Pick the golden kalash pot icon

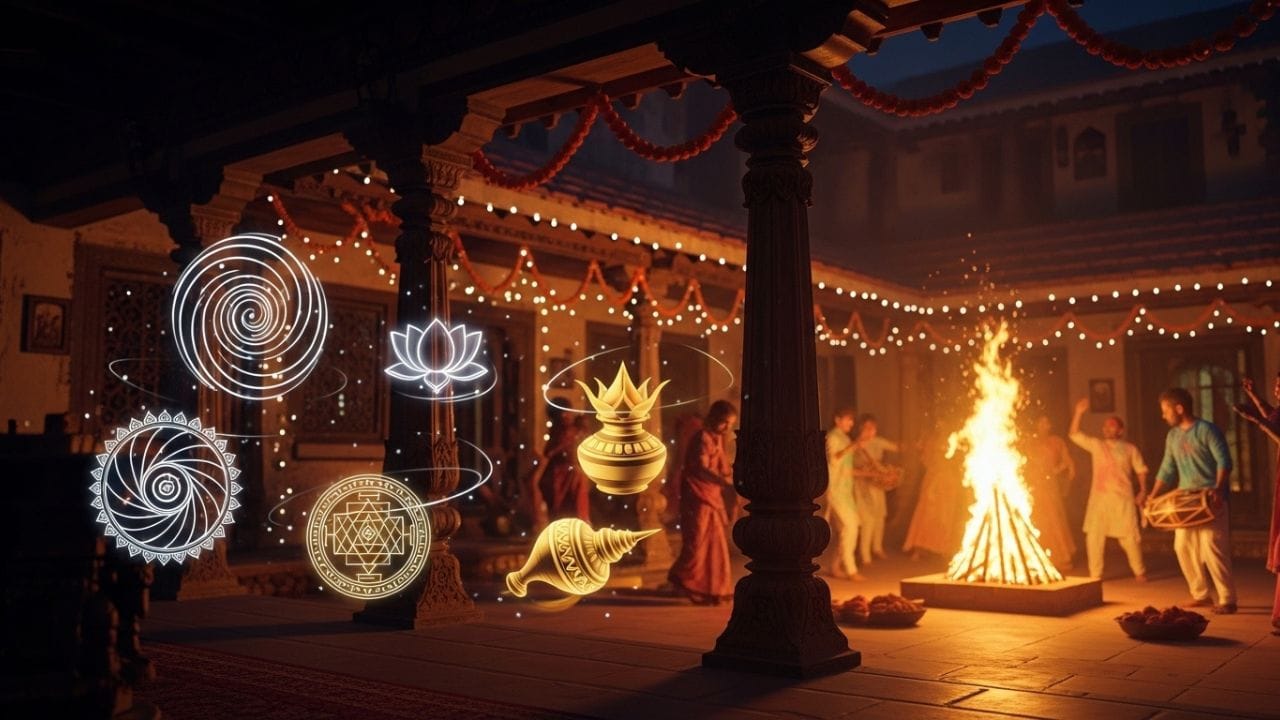tap(622, 437)
